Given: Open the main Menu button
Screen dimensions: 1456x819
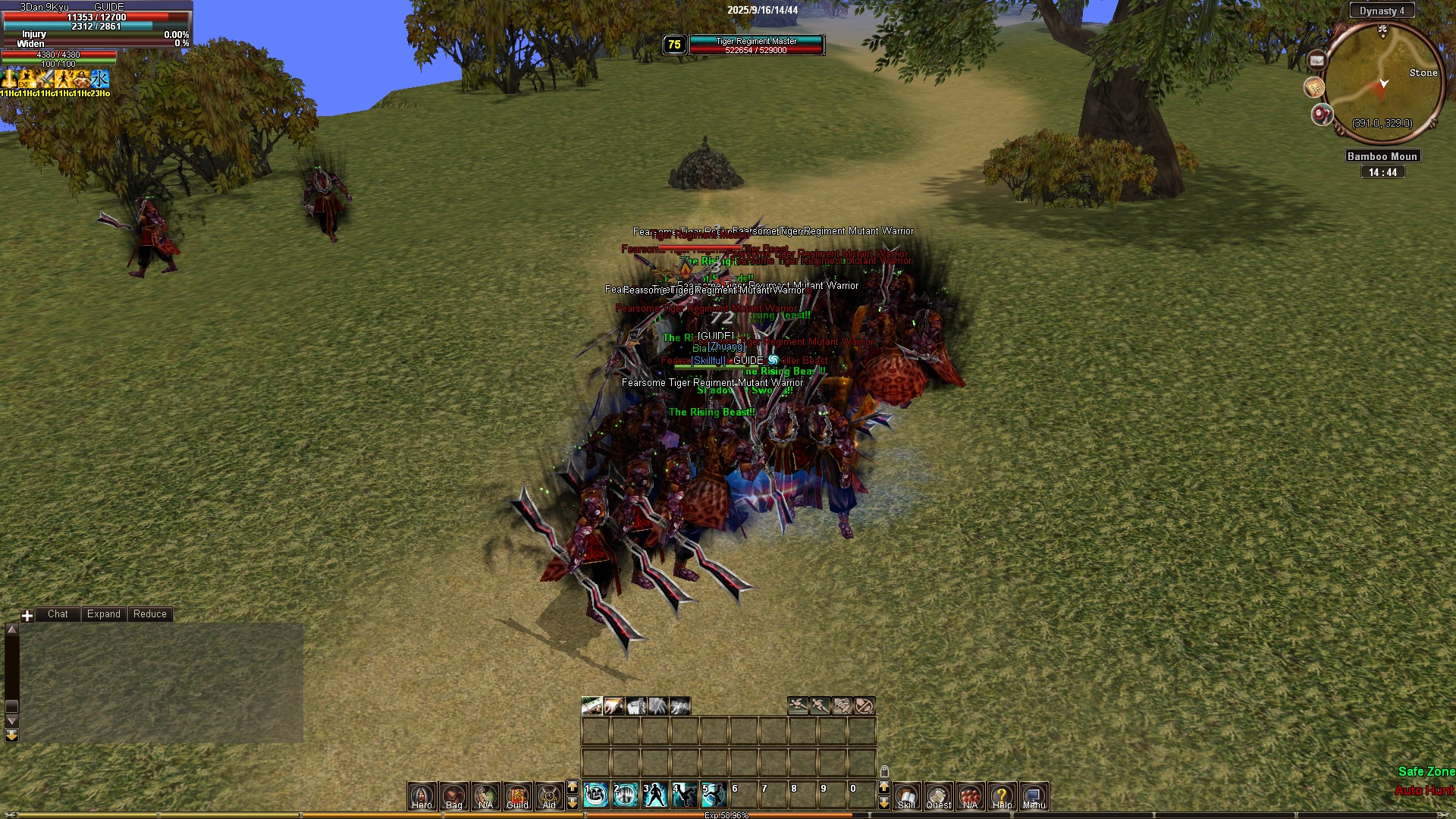Looking at the screenshot, I should pos(1034,795).
